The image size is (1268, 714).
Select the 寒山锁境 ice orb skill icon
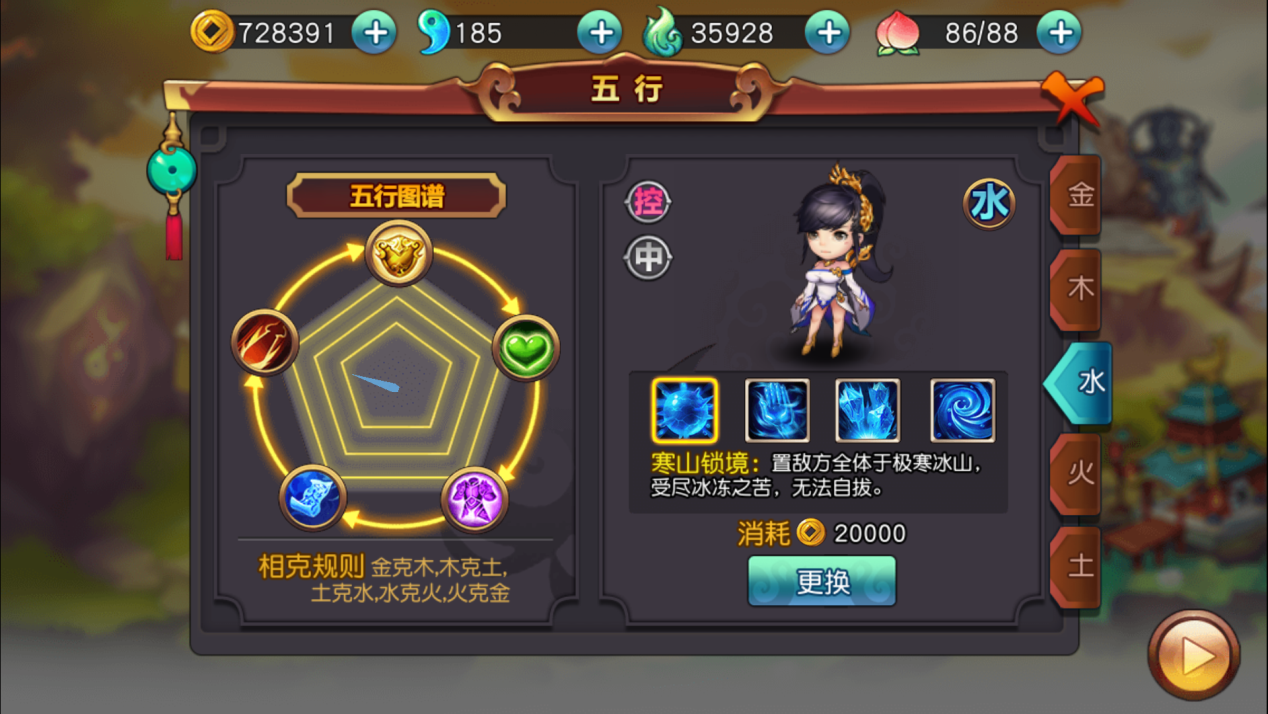pos(685,410)
